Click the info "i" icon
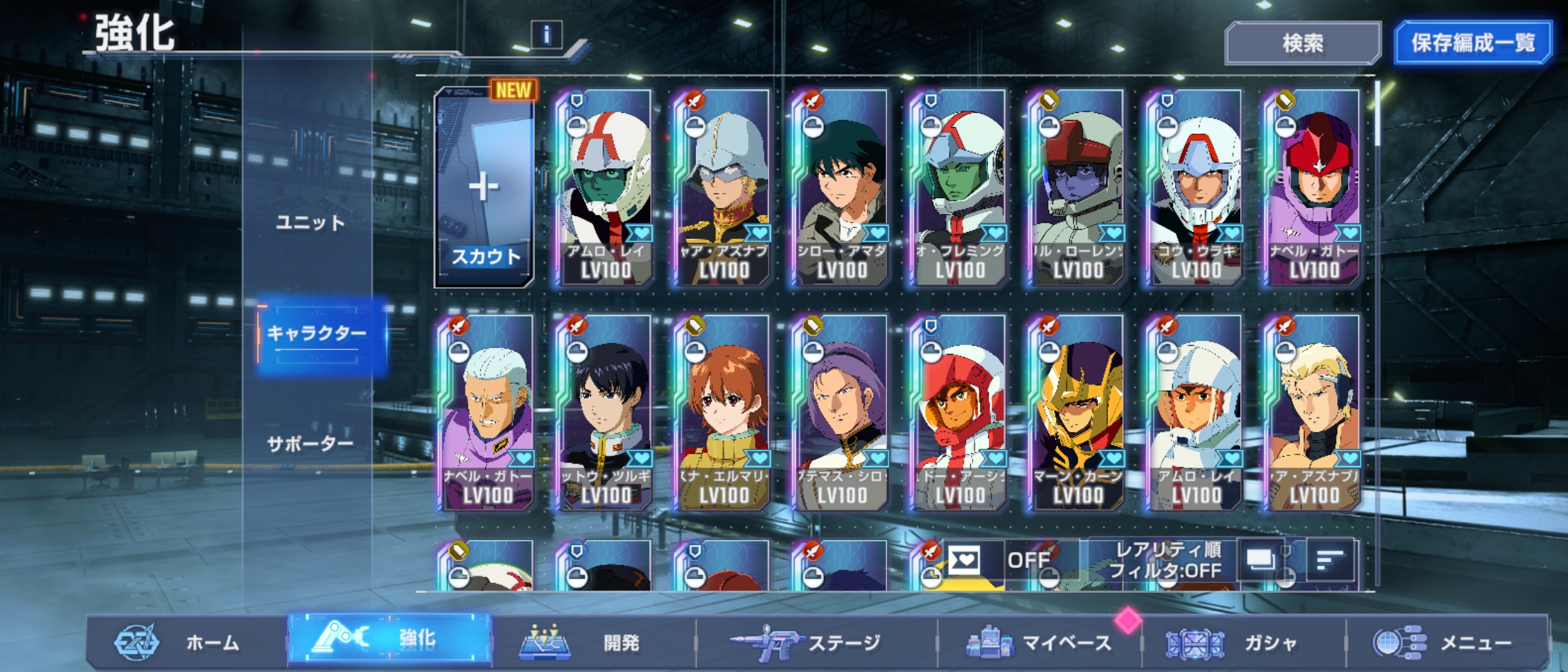This screenshot has width=1568, height=672. point(546,35)
